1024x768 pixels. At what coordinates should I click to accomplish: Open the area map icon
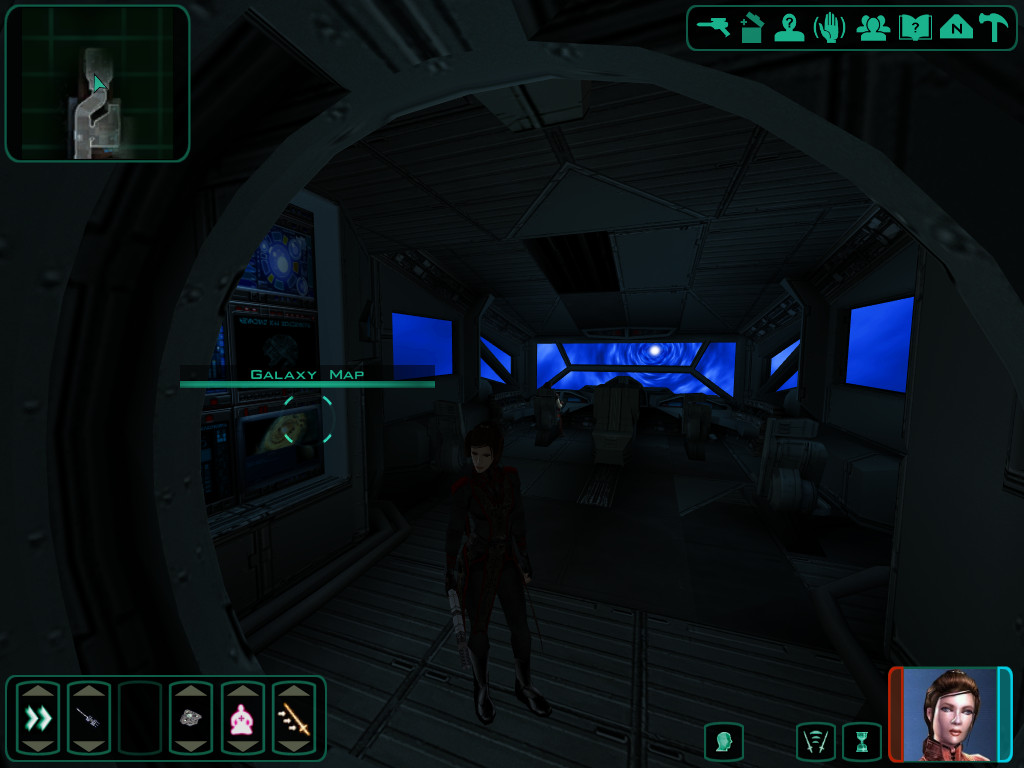pyautogui.click(x=956, y=28)
